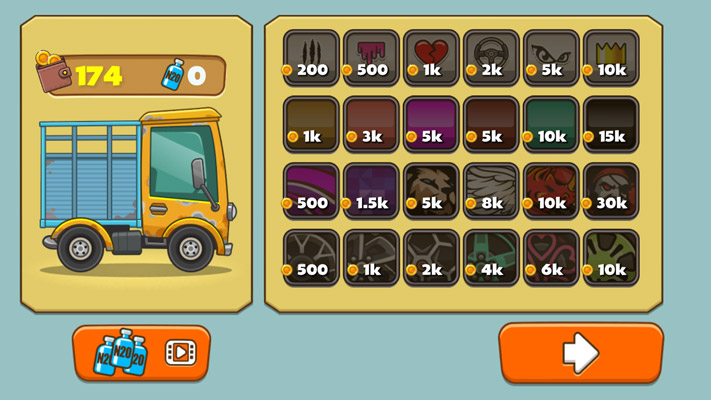The width and height of the screenshot is (711, 400).
Task: Choose the magenta paint color swatch
Action: (431, 123)
